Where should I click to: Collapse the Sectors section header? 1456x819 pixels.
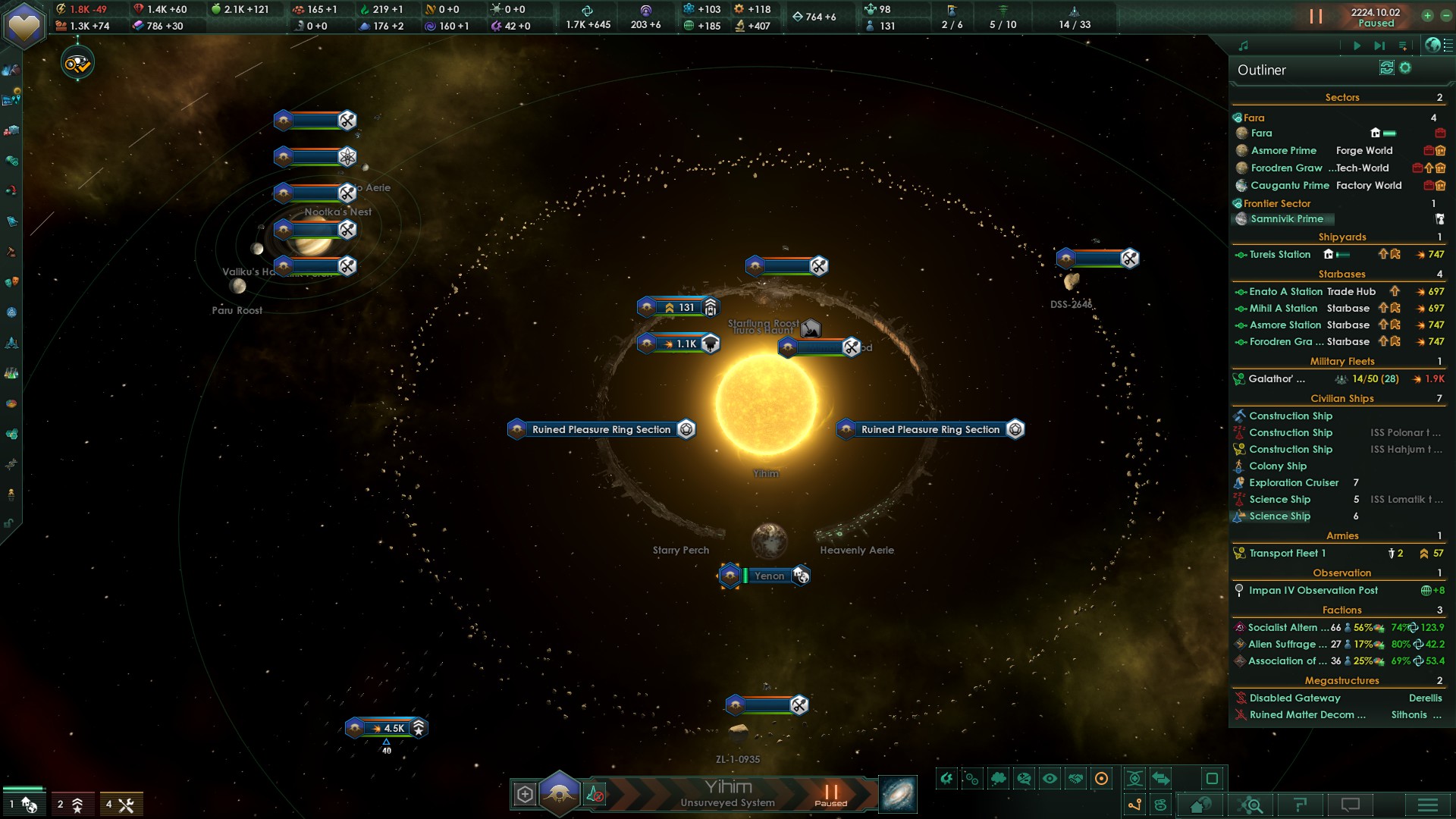[x=1341, y=97]
